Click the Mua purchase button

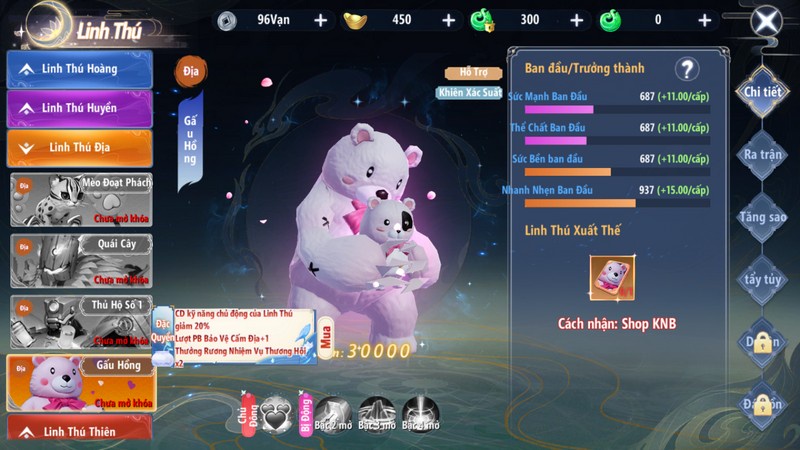pyautogui.click(x=326, y=343)
